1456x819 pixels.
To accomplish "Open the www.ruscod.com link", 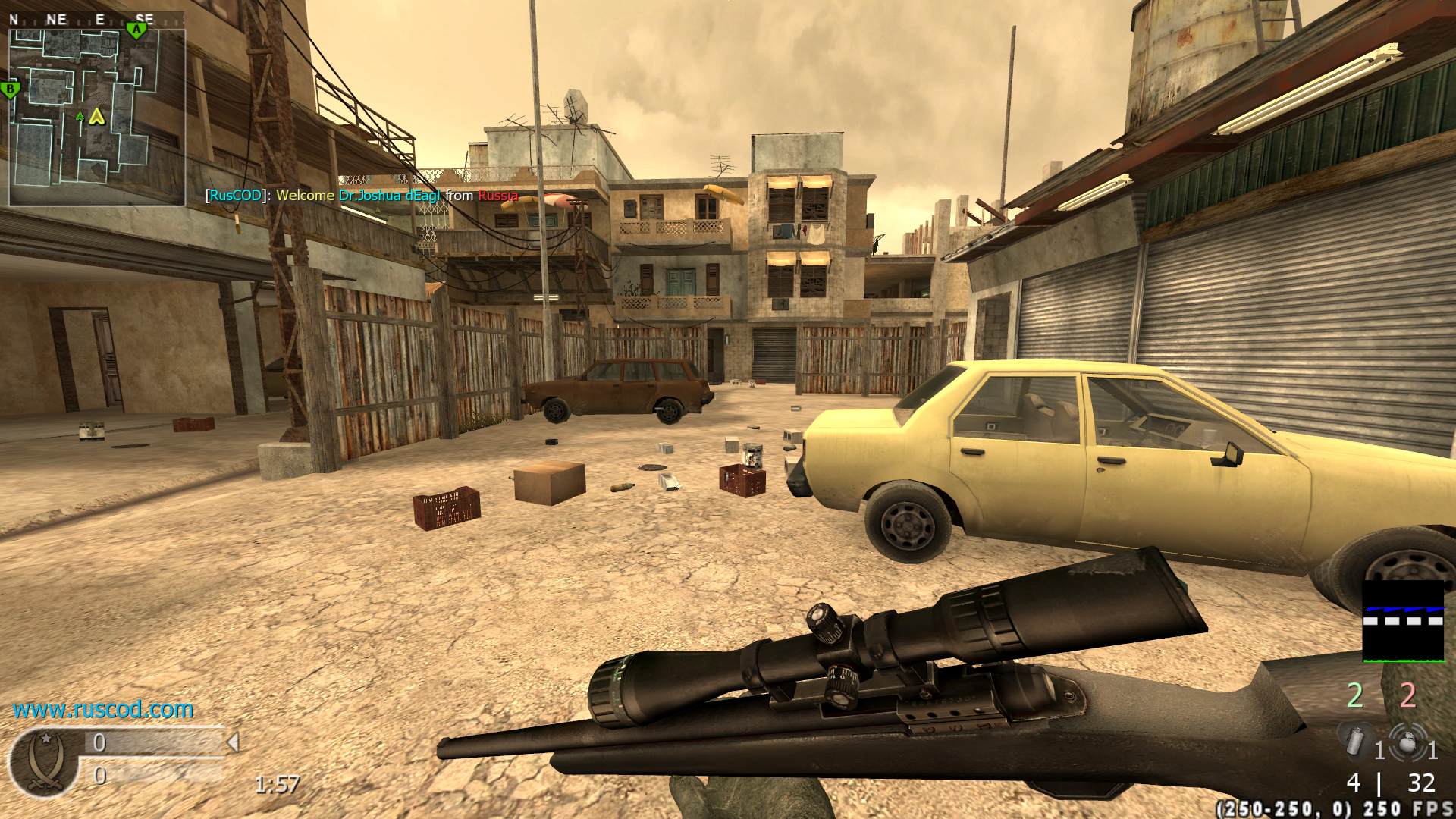I will [x=103, y=710].
